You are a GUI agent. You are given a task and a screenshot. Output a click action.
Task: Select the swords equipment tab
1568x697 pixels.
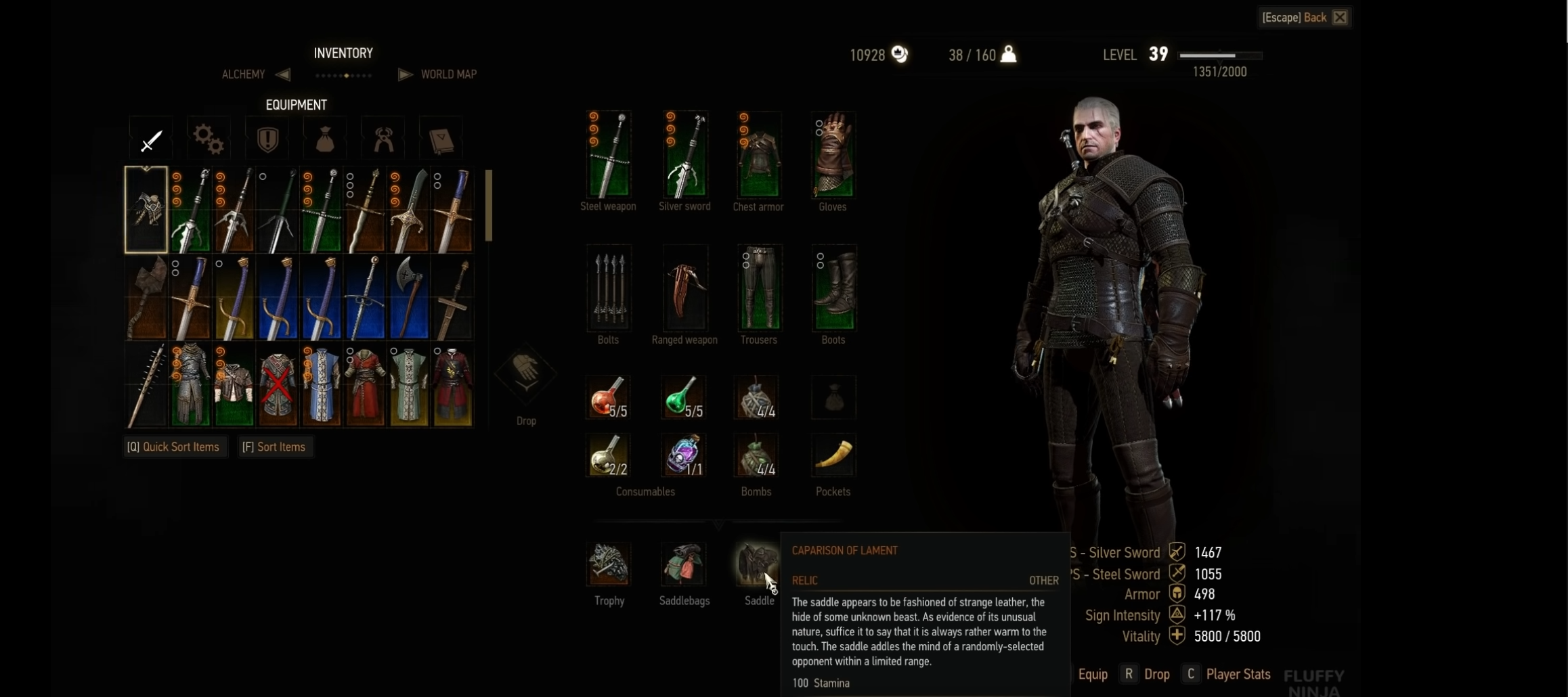[150, 139]
